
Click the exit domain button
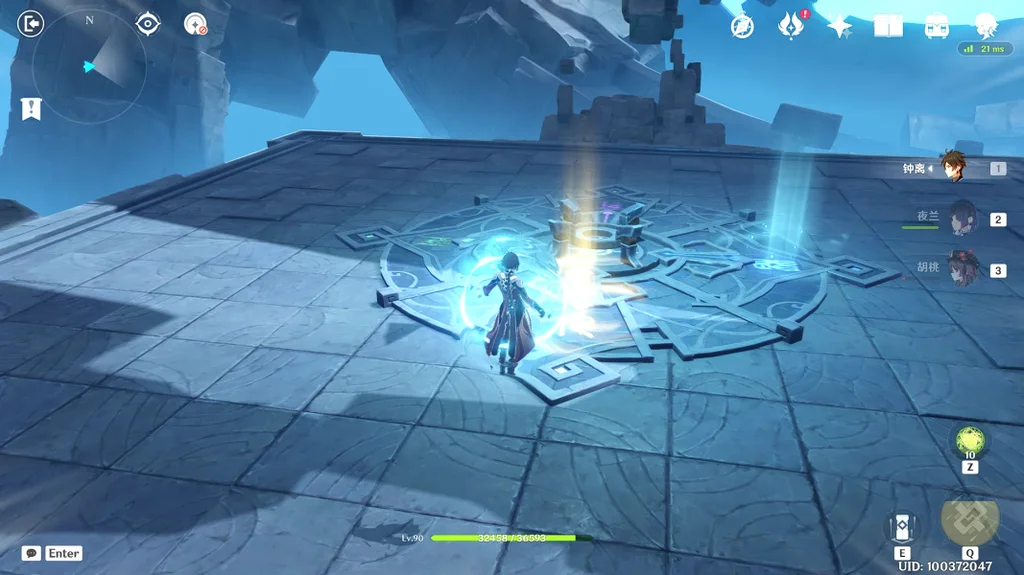click(31, 22)
